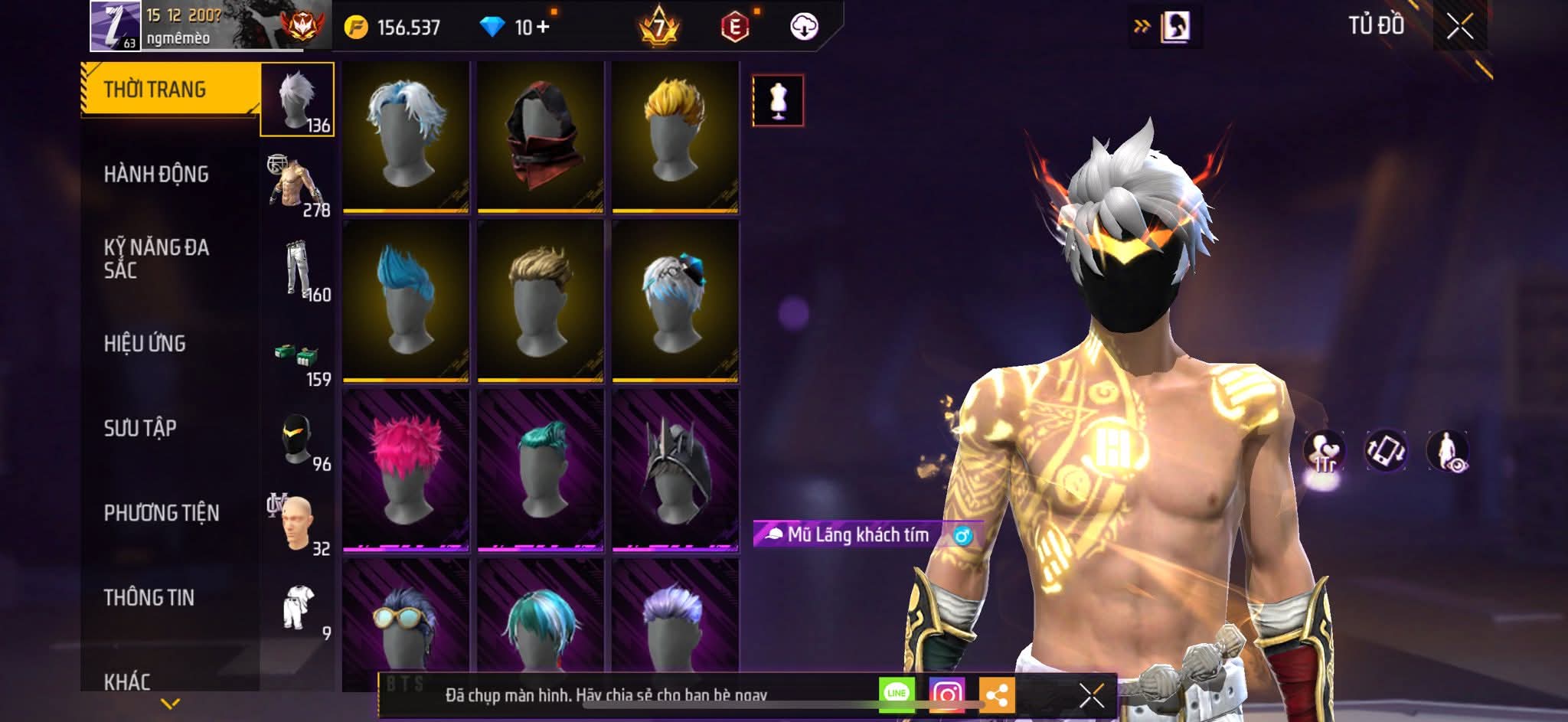1568x722 pixels.
Task: Select the black and red hood item
Action: pos(541,136)
